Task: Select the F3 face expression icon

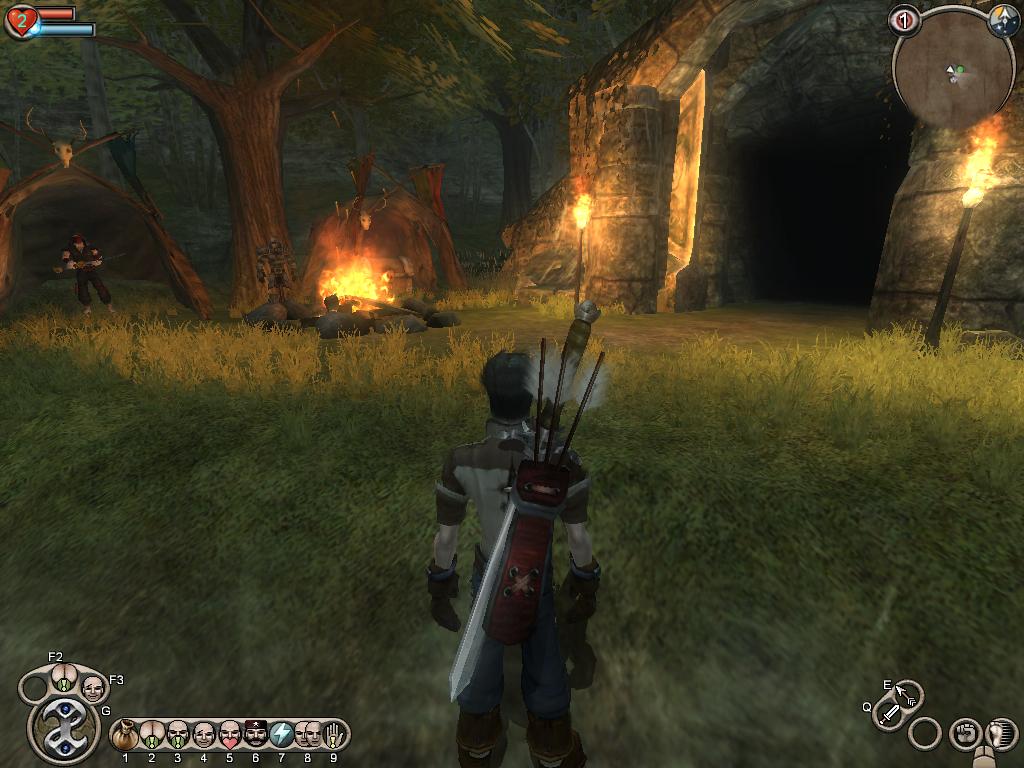Action: 92,688
